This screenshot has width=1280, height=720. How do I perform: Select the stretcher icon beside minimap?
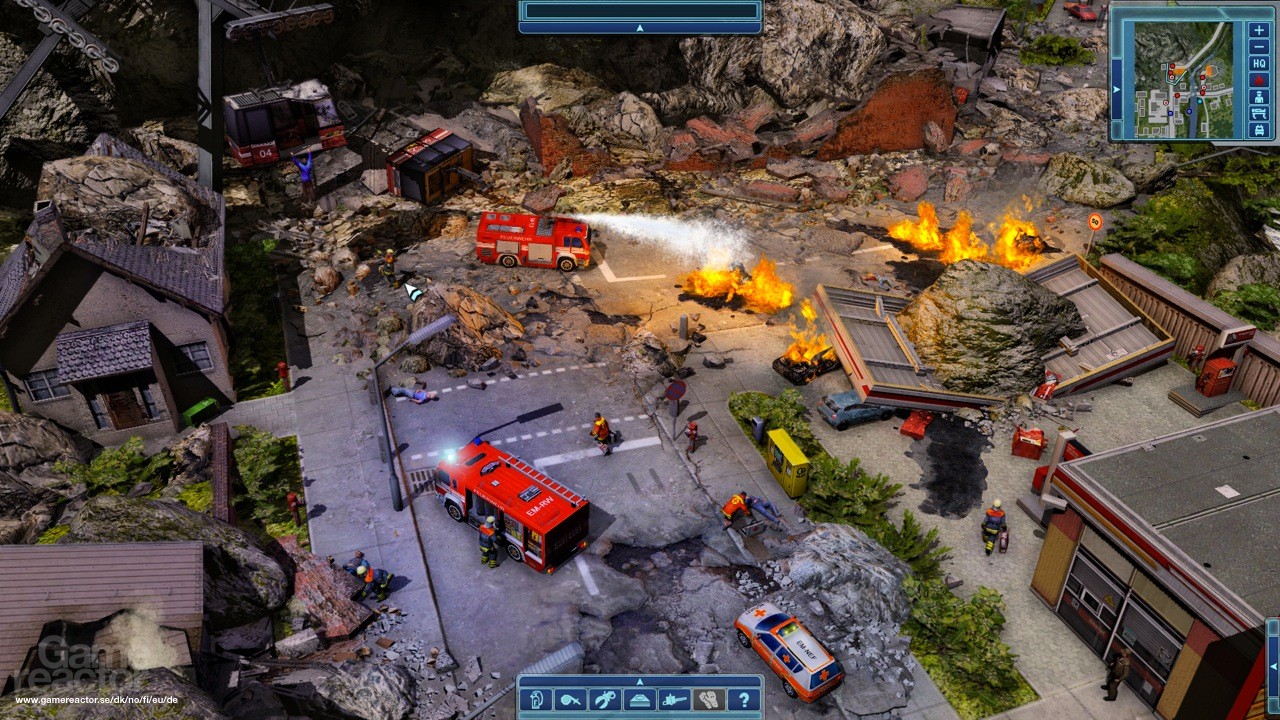click(1259, 113)
